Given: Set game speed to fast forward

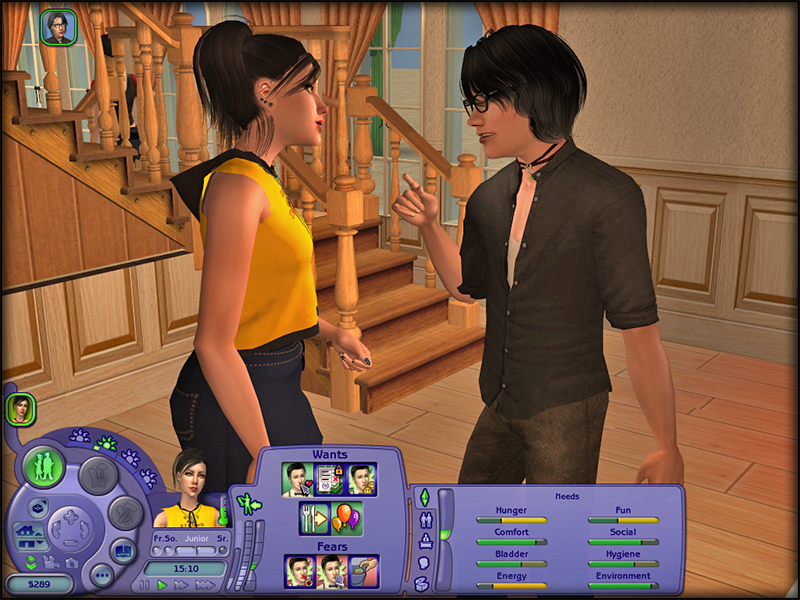Looking at the screenshot, I should (181, 585).
